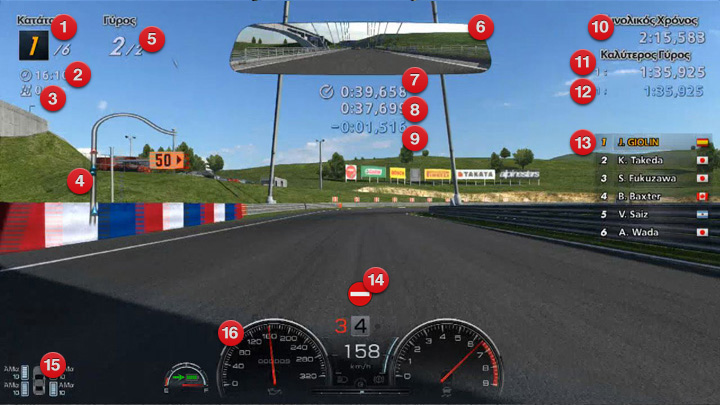Click the small arc gauge with green arrow

pyautogui.click(x=188, y=378)
